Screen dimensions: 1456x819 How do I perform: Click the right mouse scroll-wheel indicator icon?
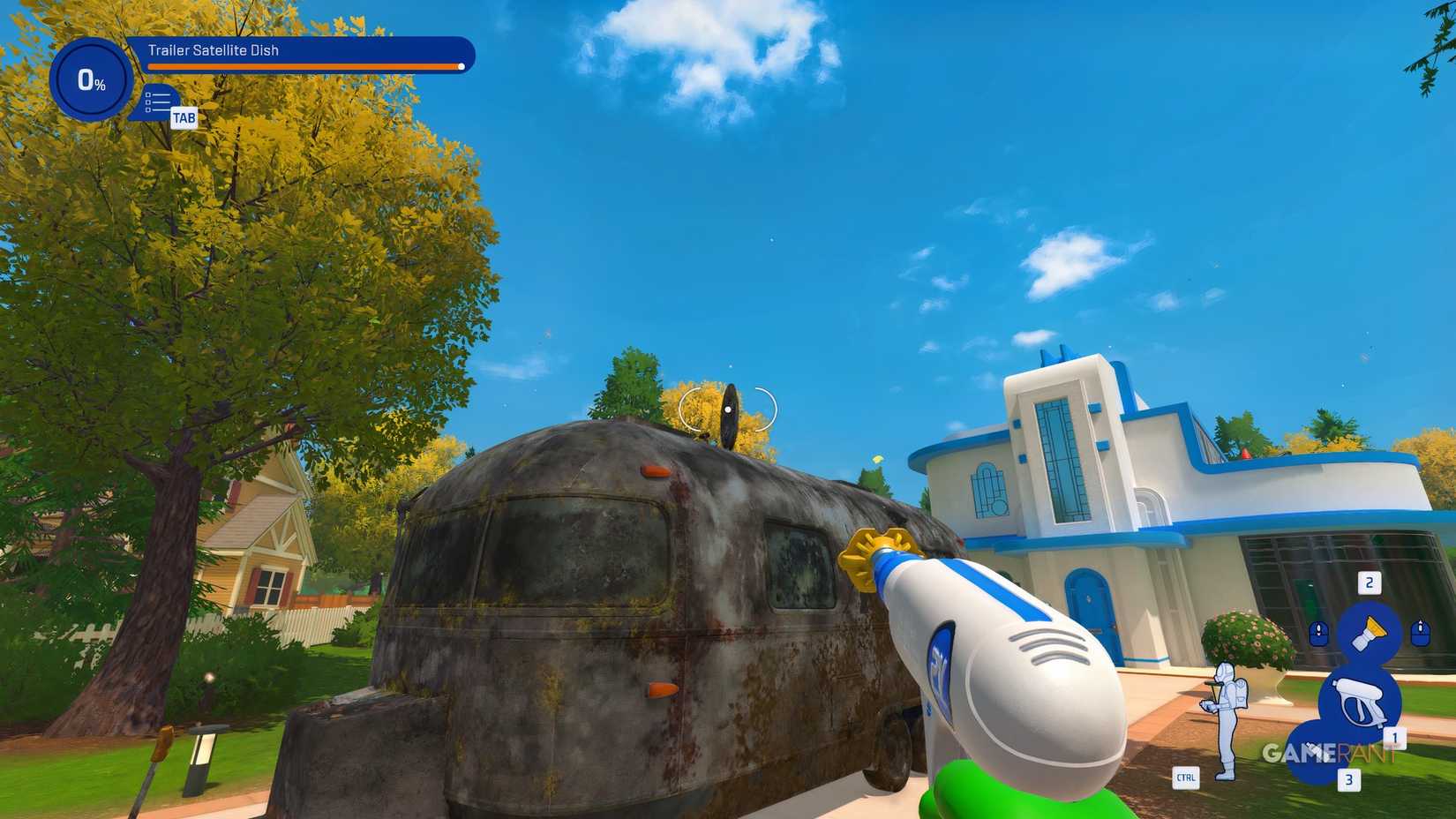click(x=1420, y=633)
